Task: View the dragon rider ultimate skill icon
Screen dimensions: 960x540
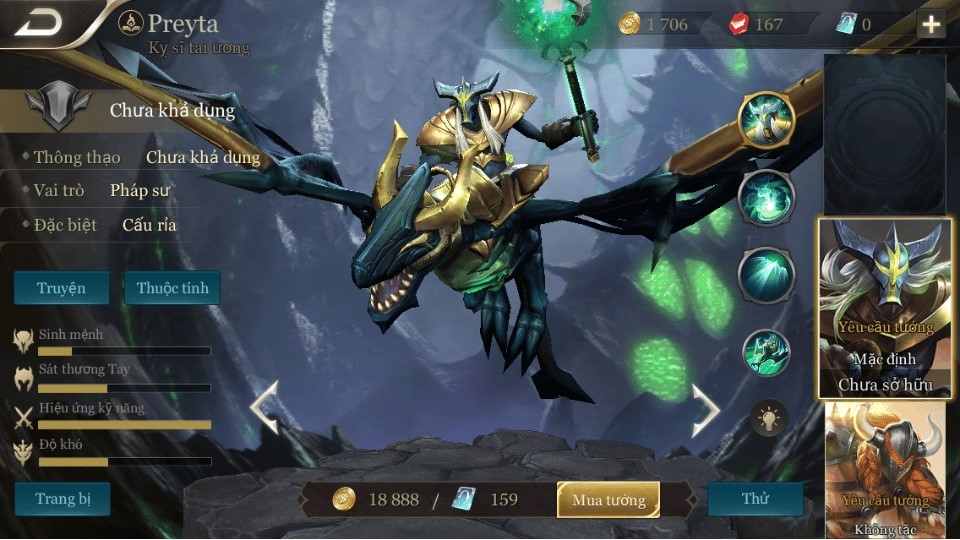Action: point(766,352)
